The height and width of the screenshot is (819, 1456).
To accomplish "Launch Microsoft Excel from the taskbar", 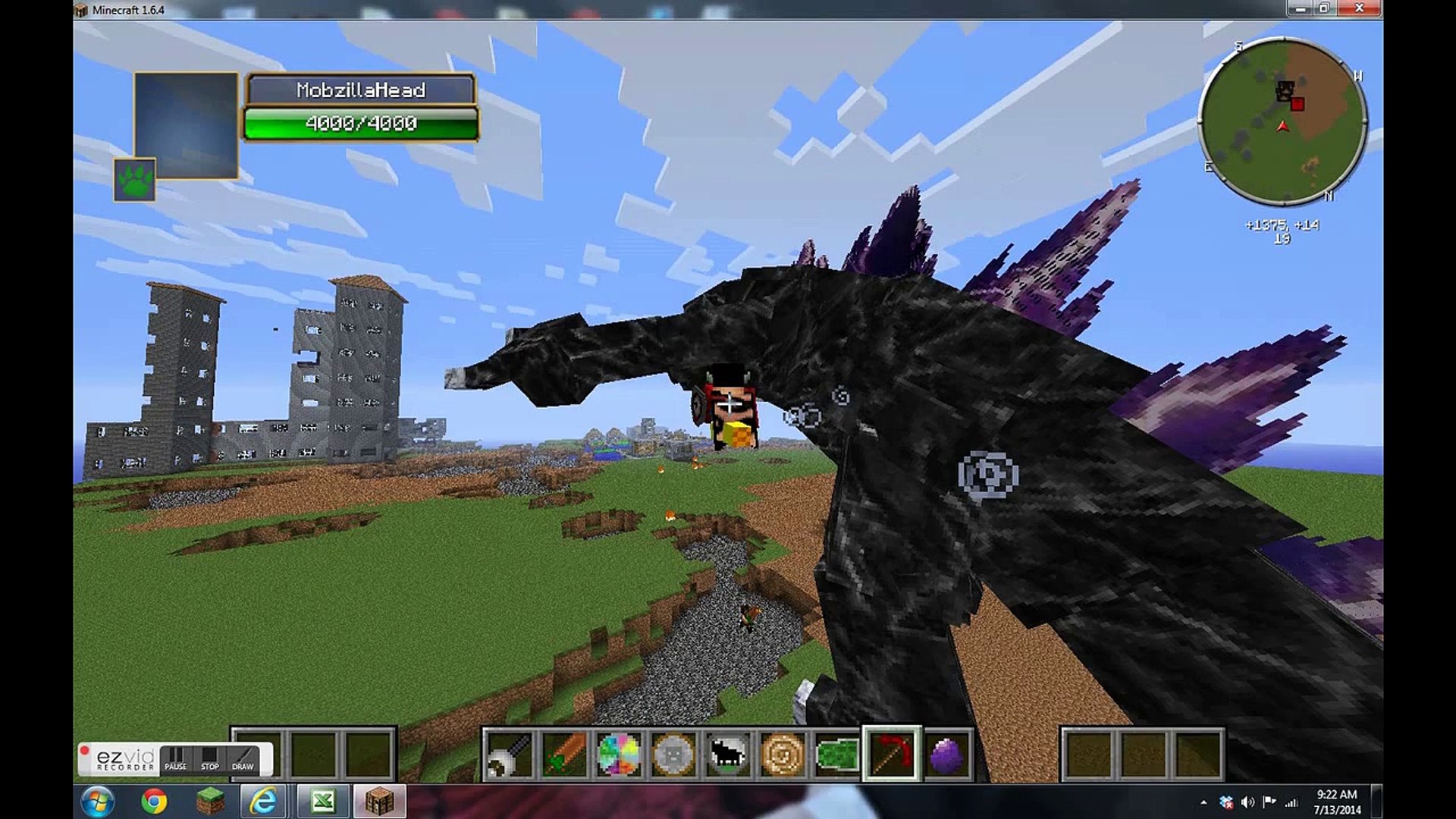I will coord(322,802).
